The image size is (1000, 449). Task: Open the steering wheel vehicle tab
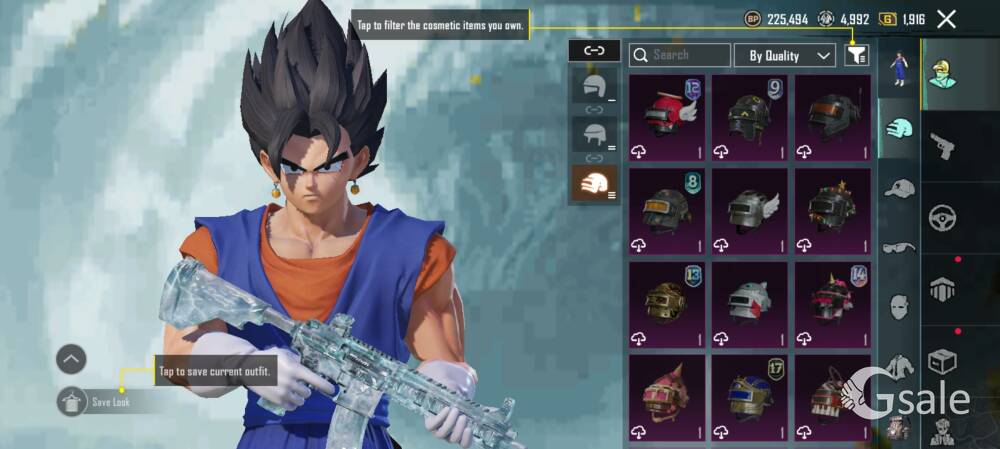tap(942, 217)
